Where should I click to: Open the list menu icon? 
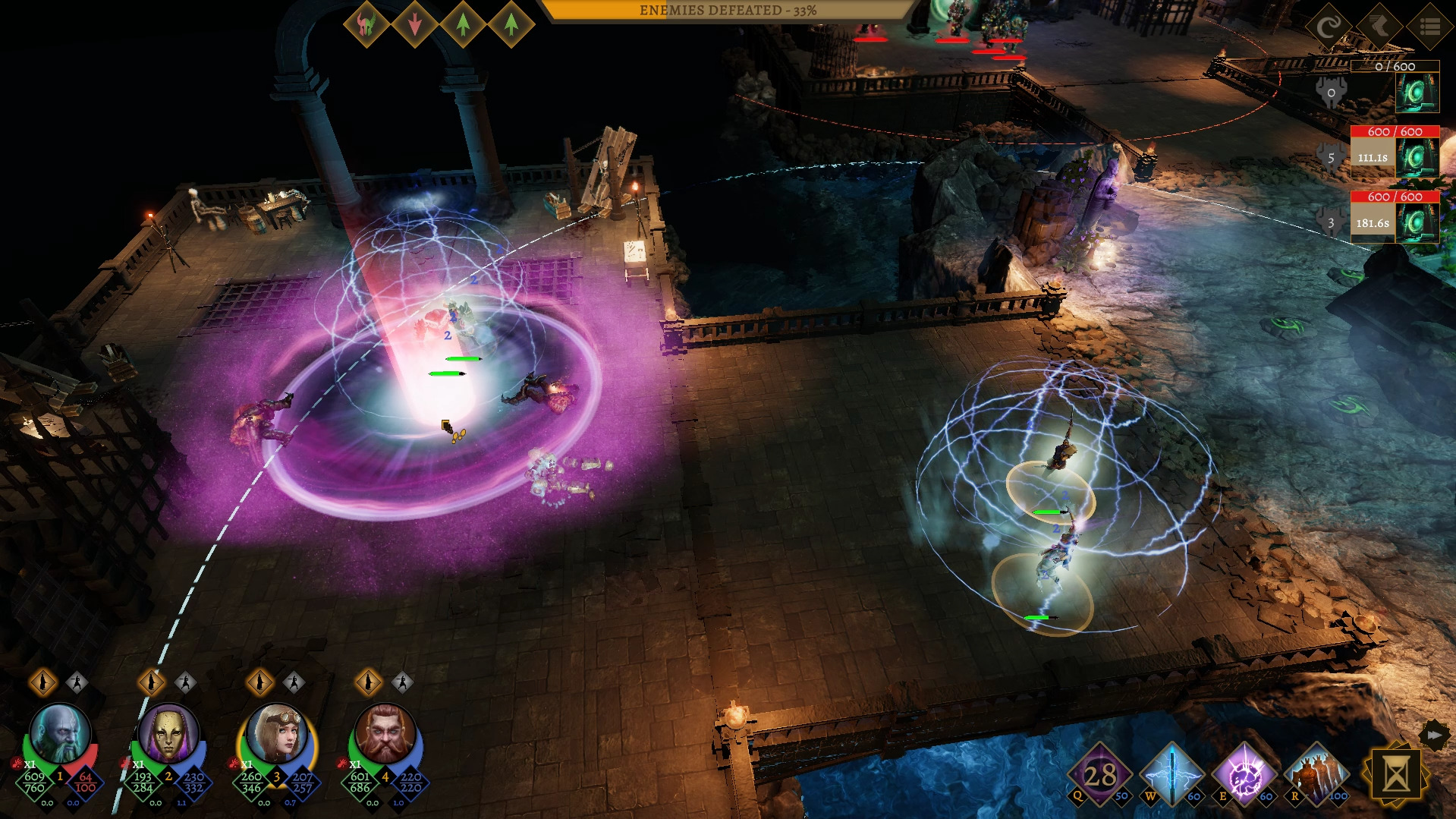pyautogui.click(x=1429, y=27)
